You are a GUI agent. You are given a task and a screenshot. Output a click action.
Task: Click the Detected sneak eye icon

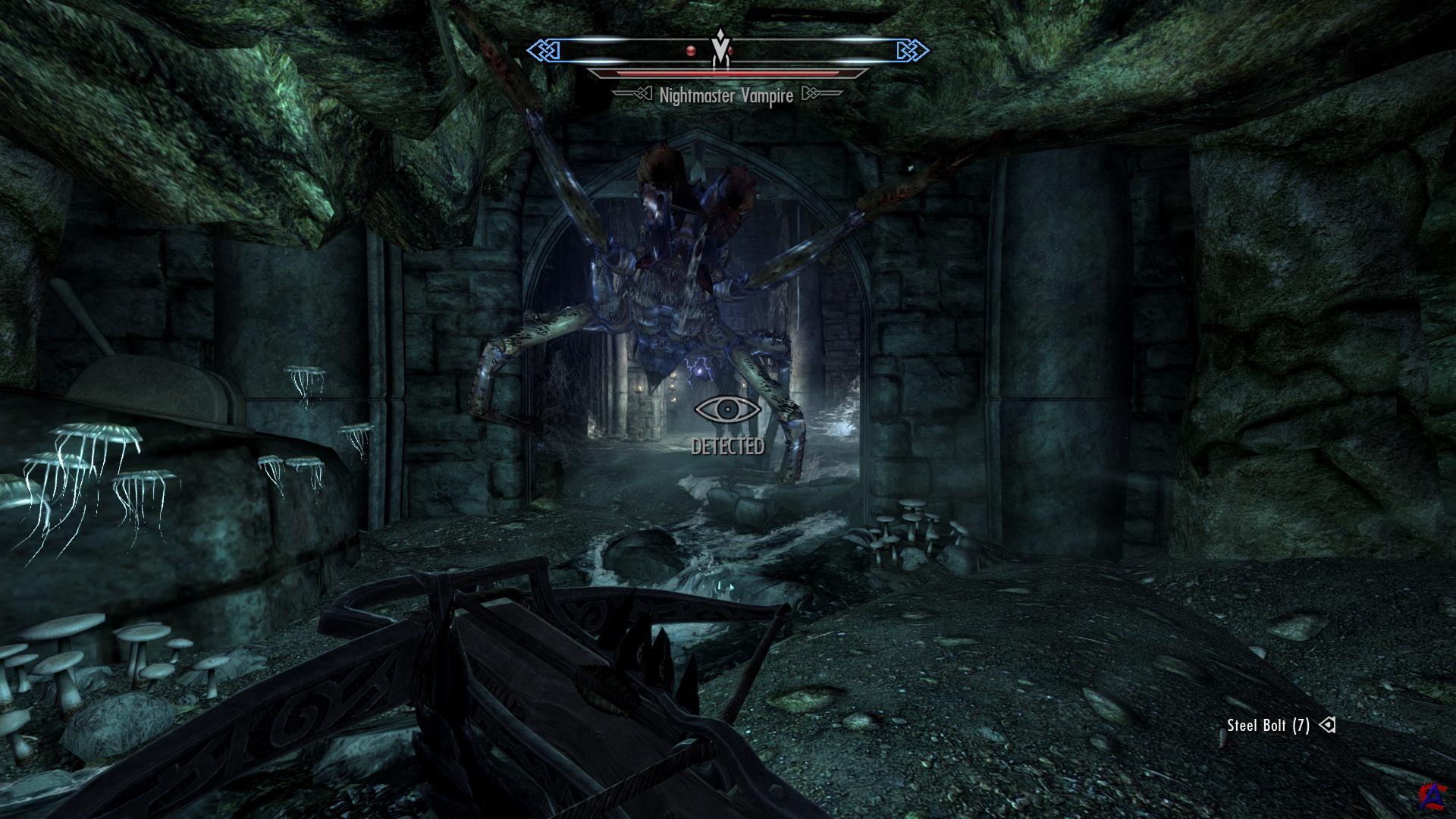(x=727, y=409)
